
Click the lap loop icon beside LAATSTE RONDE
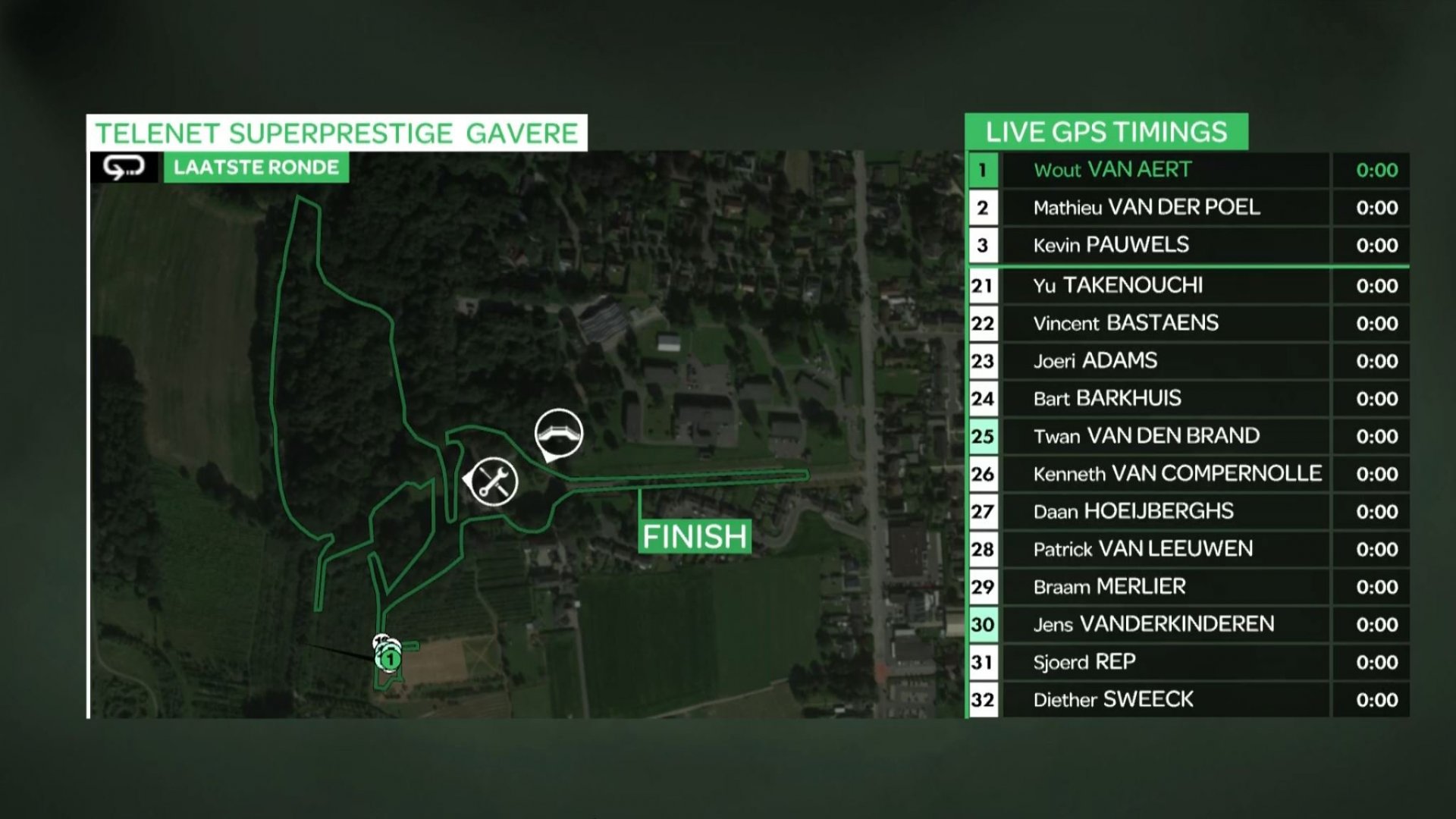click(x=124, y=168)
